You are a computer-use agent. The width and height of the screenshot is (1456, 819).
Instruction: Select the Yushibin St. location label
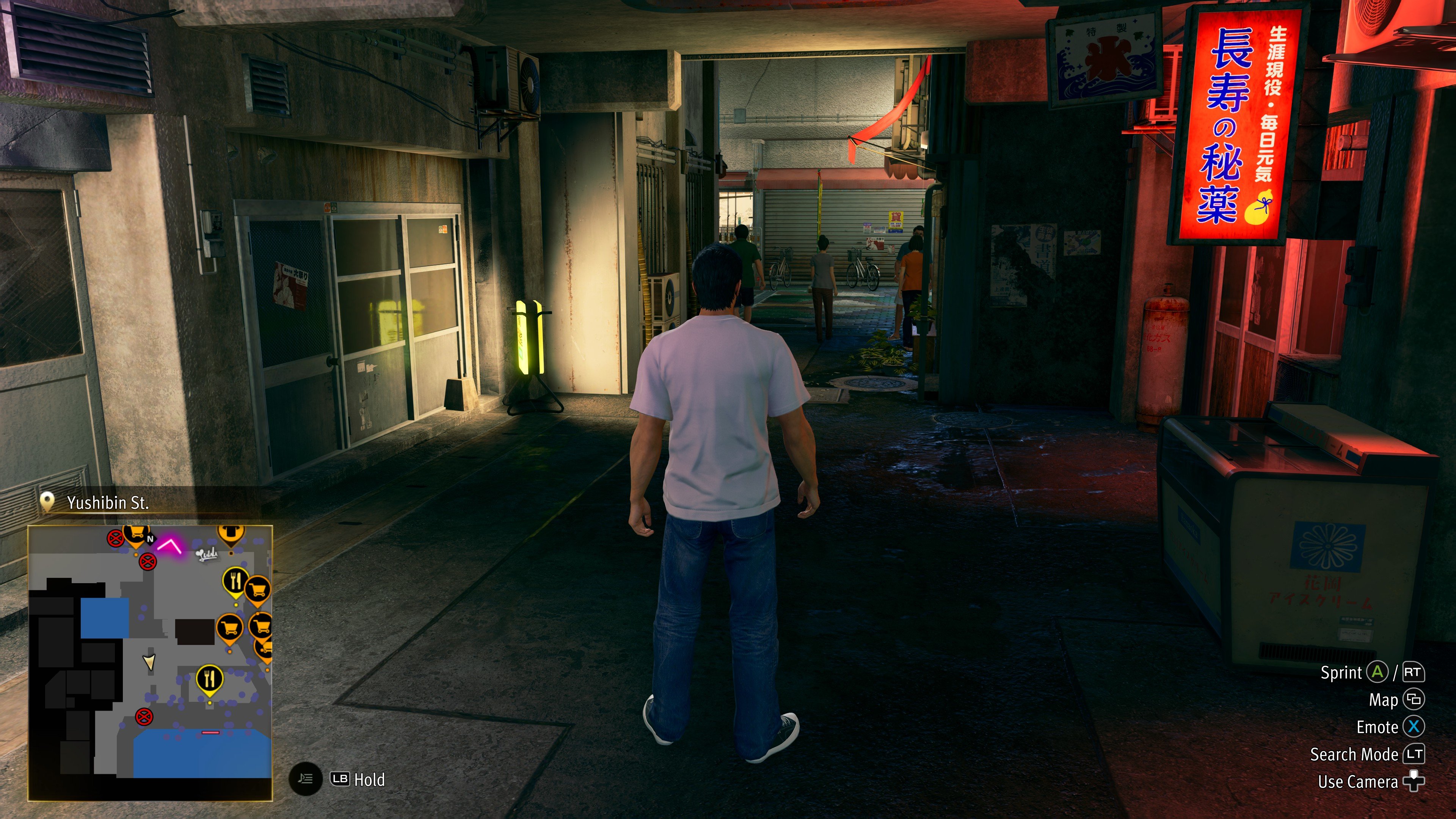(x=107, y=502)
